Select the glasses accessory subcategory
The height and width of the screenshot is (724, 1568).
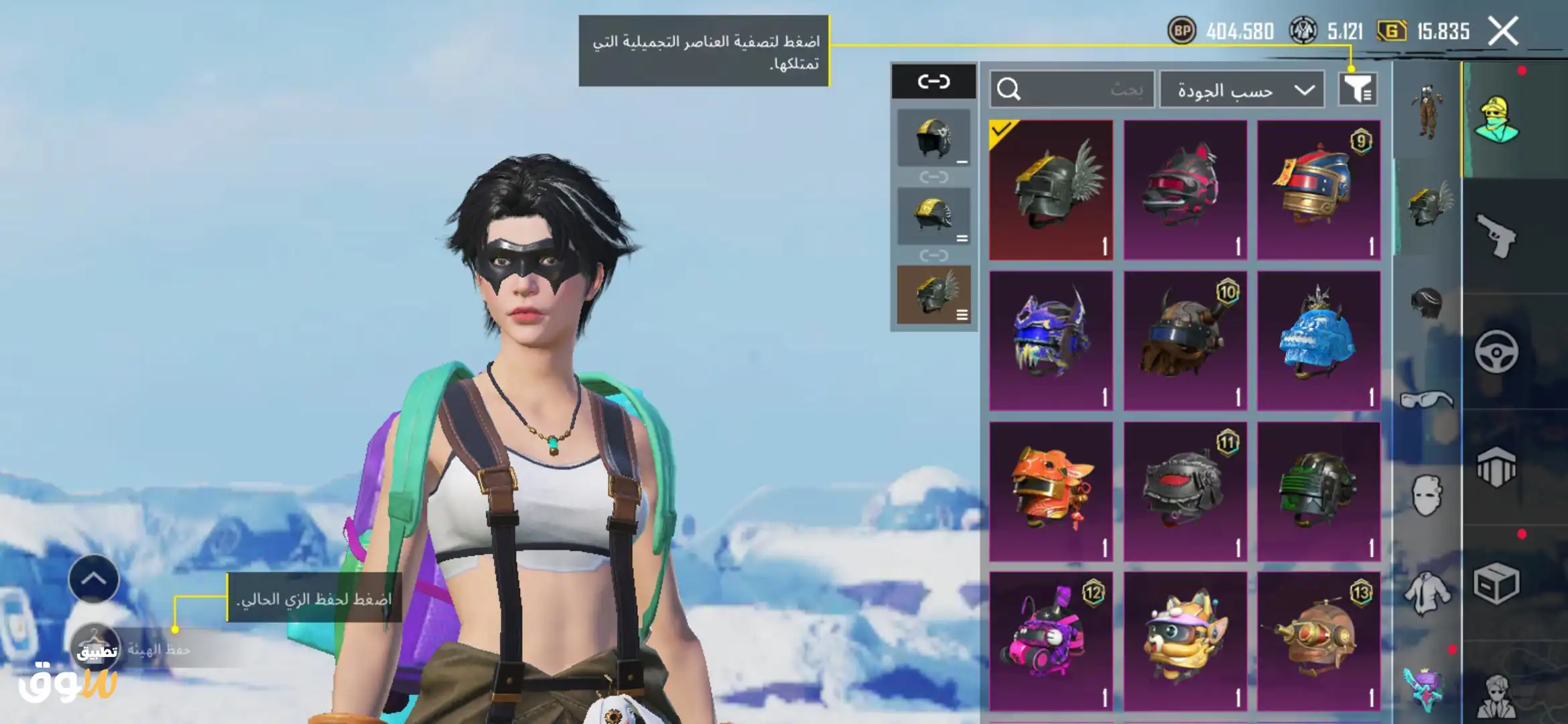(x=1427, y=400)
